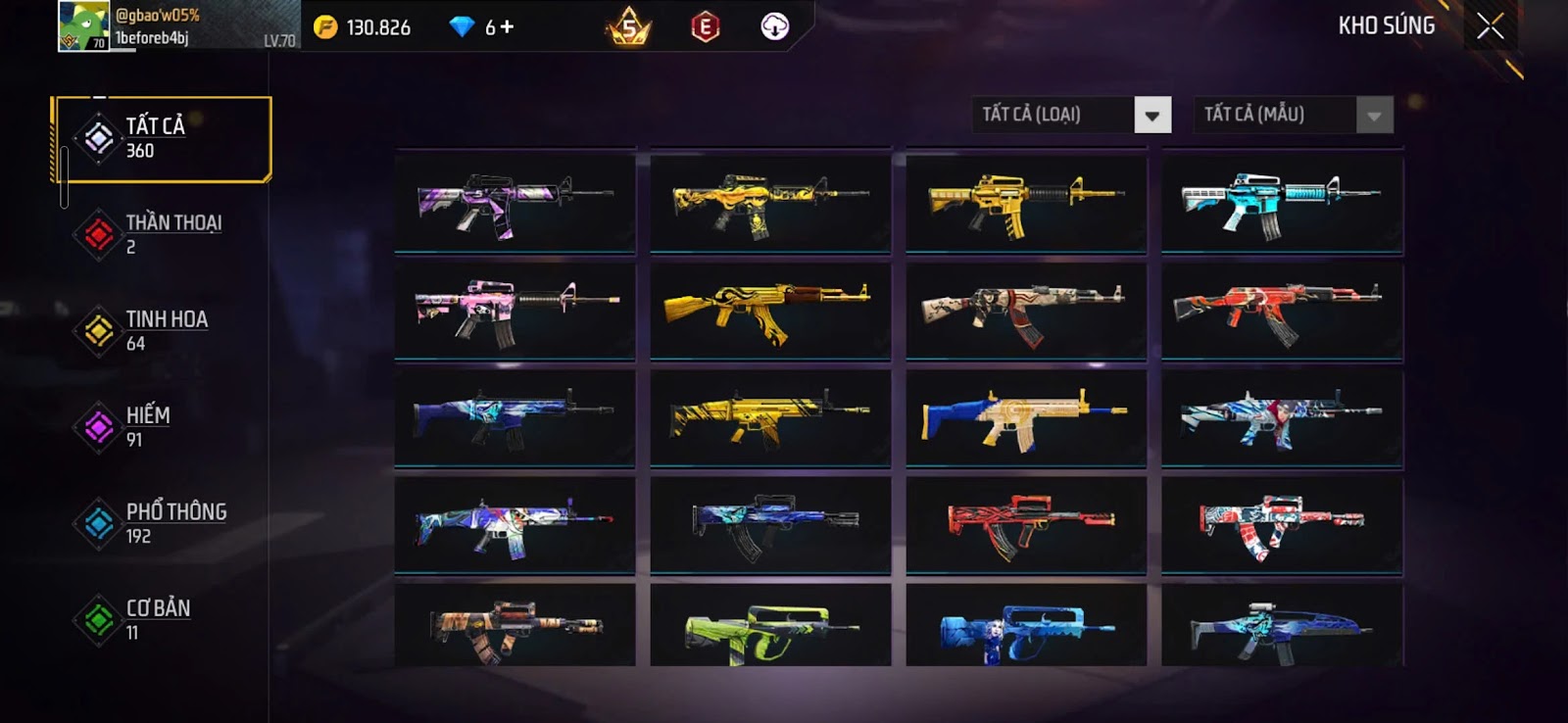Select the Tất Cả category tab

[163, 138]
